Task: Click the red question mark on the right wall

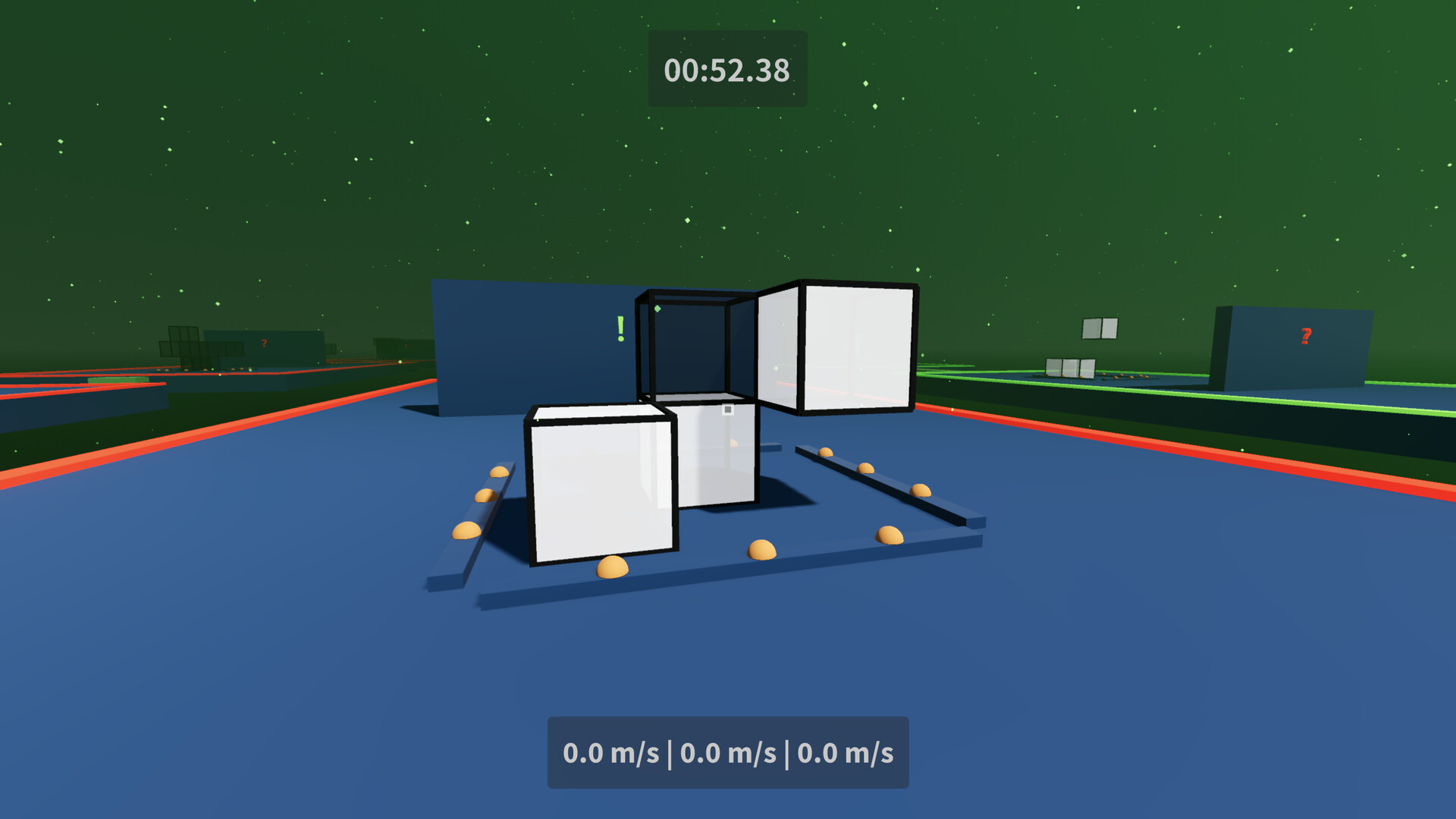Action: (x=1305, y=334)
